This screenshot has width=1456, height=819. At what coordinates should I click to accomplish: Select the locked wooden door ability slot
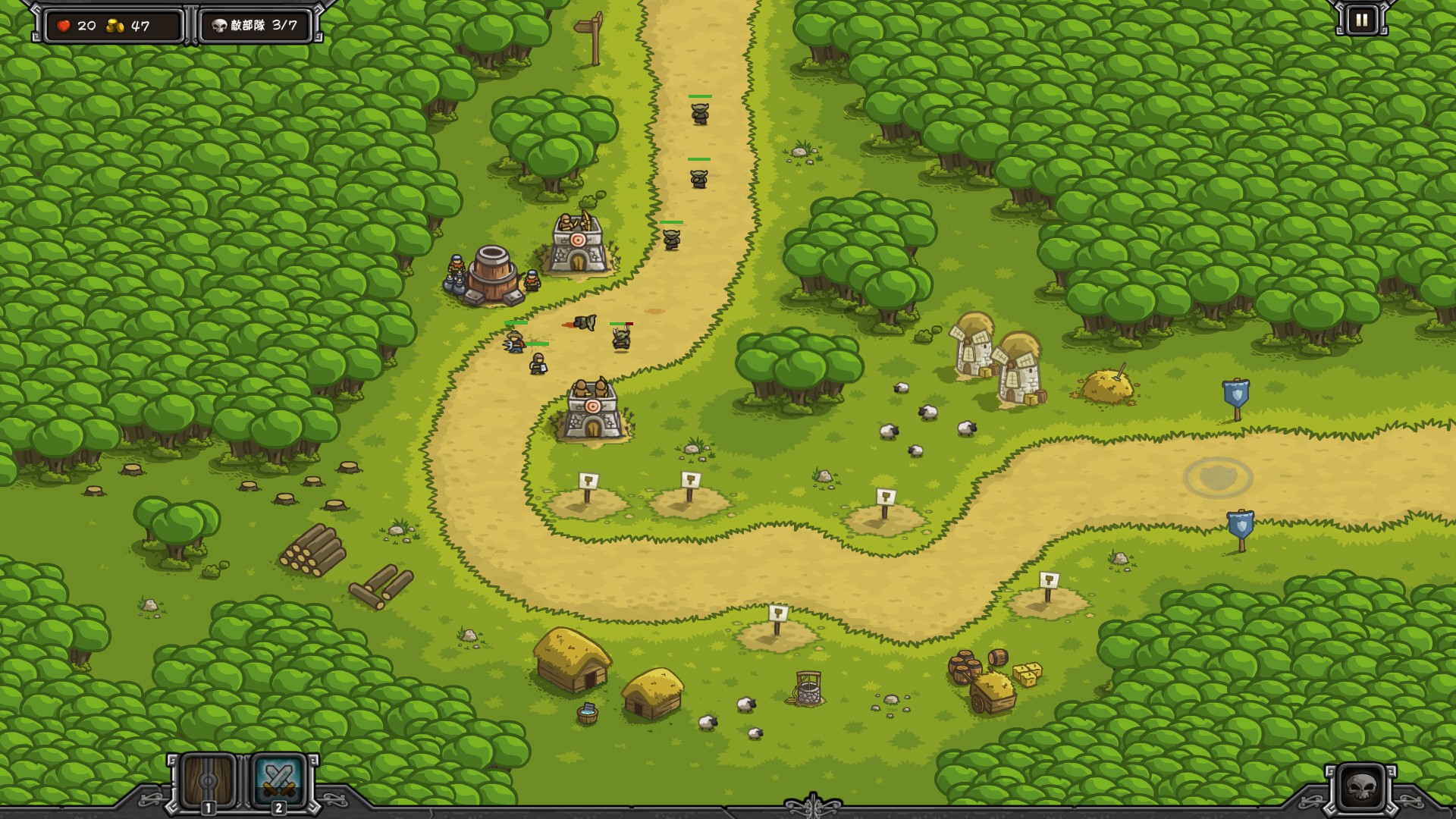(208, 780)
